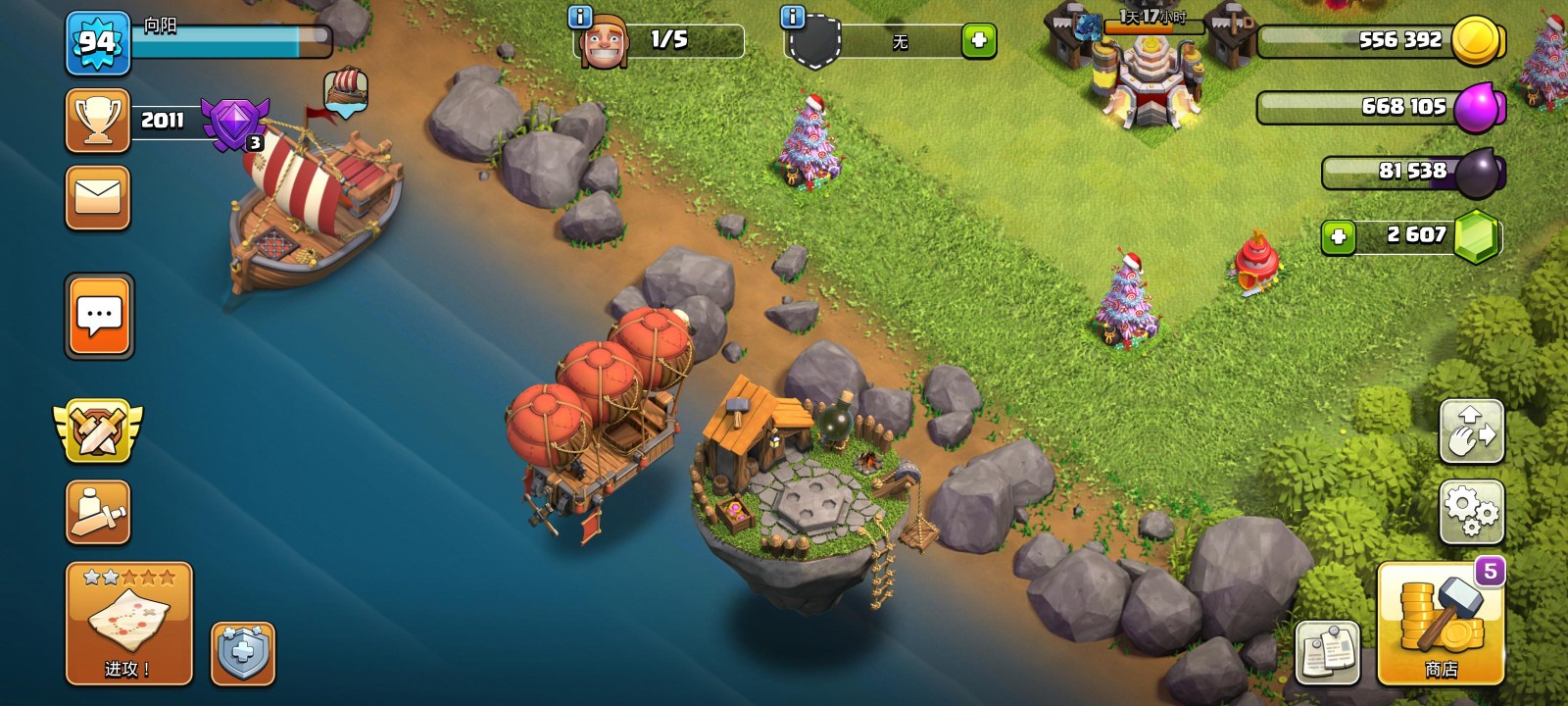Tap the gold coin resource icon
1568x706 pixels.
pyautogui.click(x=1477, y=41)
